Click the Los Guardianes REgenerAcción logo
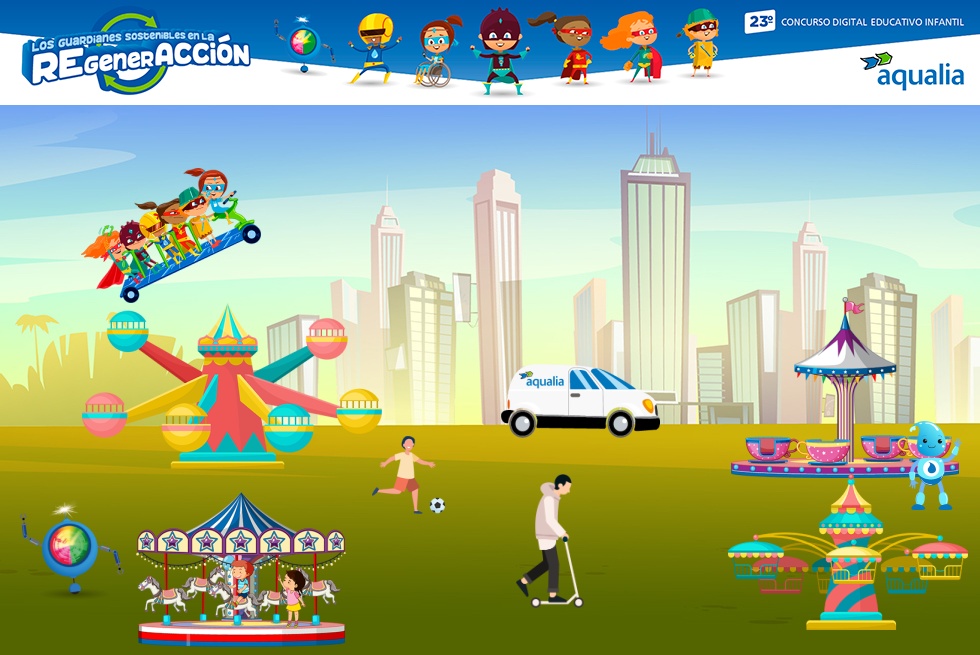 coord(137,53)
